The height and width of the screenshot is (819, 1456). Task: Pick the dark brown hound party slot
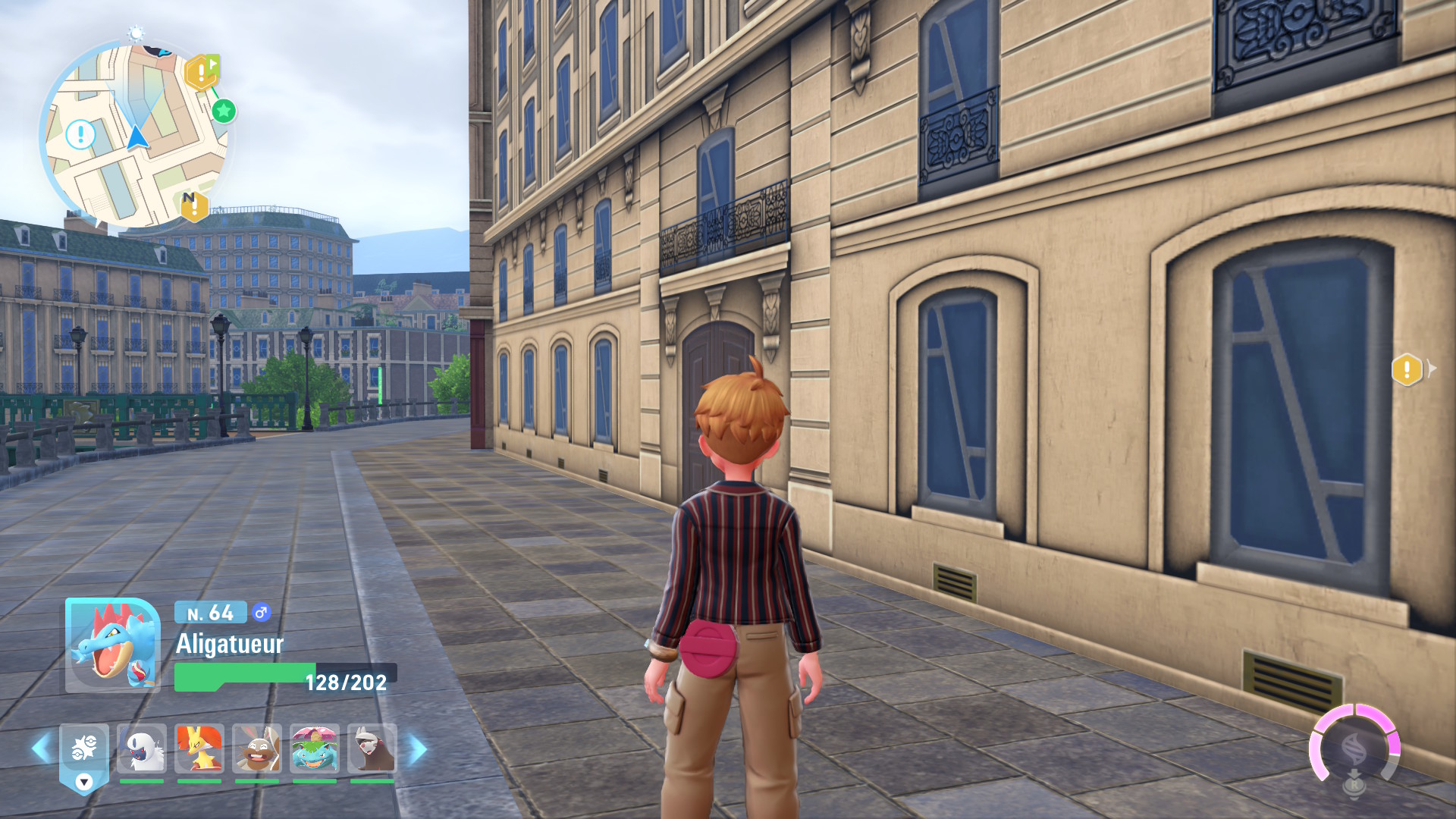(x=372, y=749)
